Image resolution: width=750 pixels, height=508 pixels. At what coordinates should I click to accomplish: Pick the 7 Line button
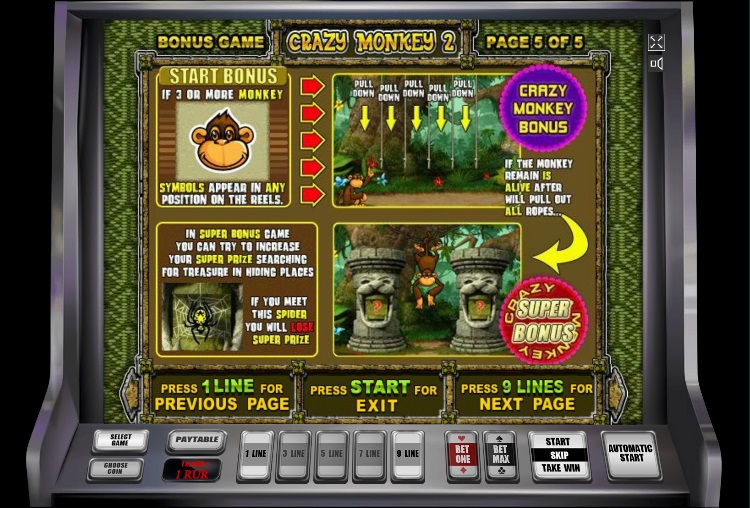click(x=370, y=455)
